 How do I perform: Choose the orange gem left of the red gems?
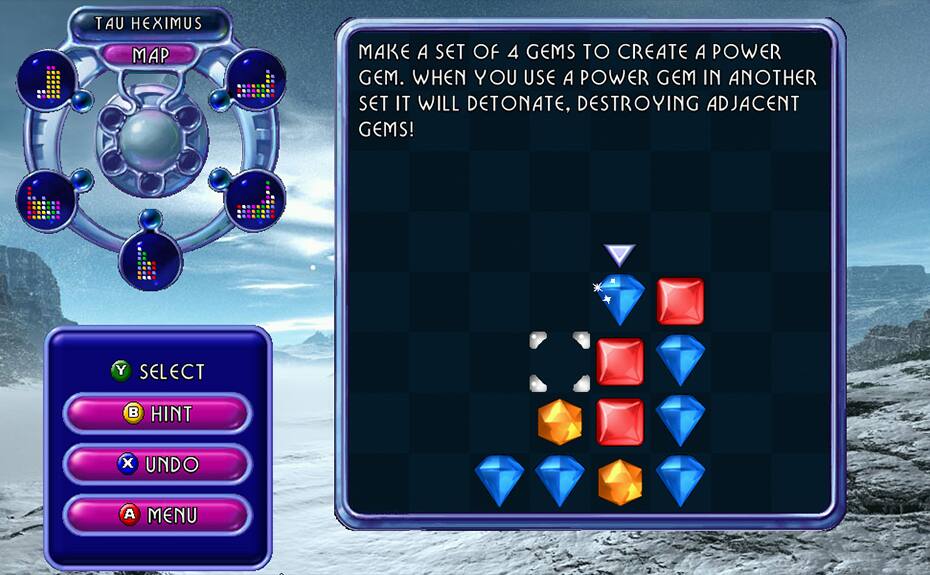pos(560,422)
